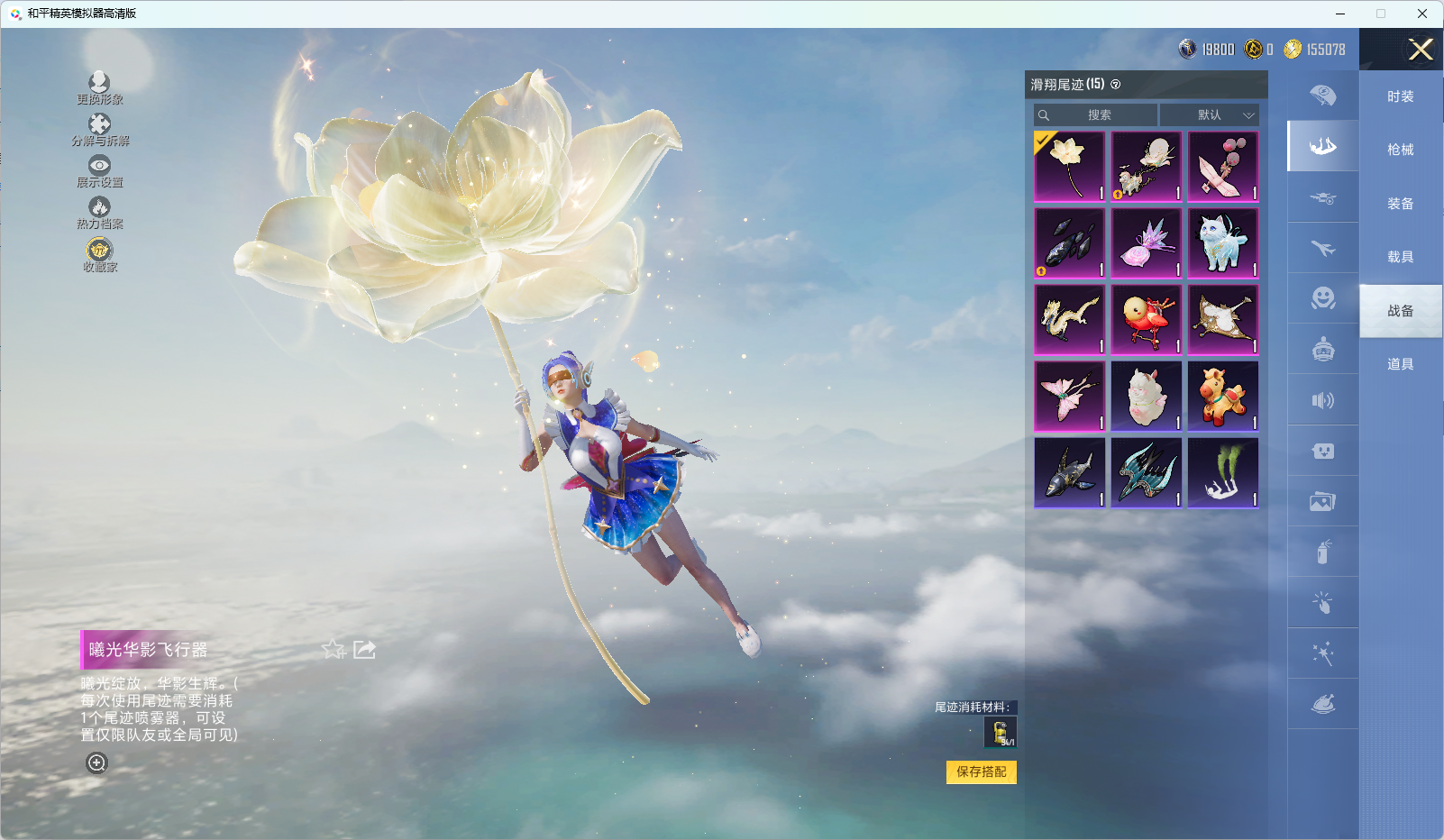The image size is (1444, 840).
Task: Switch to the 时装 fashion tab
Action: (x=1400, y=96)
